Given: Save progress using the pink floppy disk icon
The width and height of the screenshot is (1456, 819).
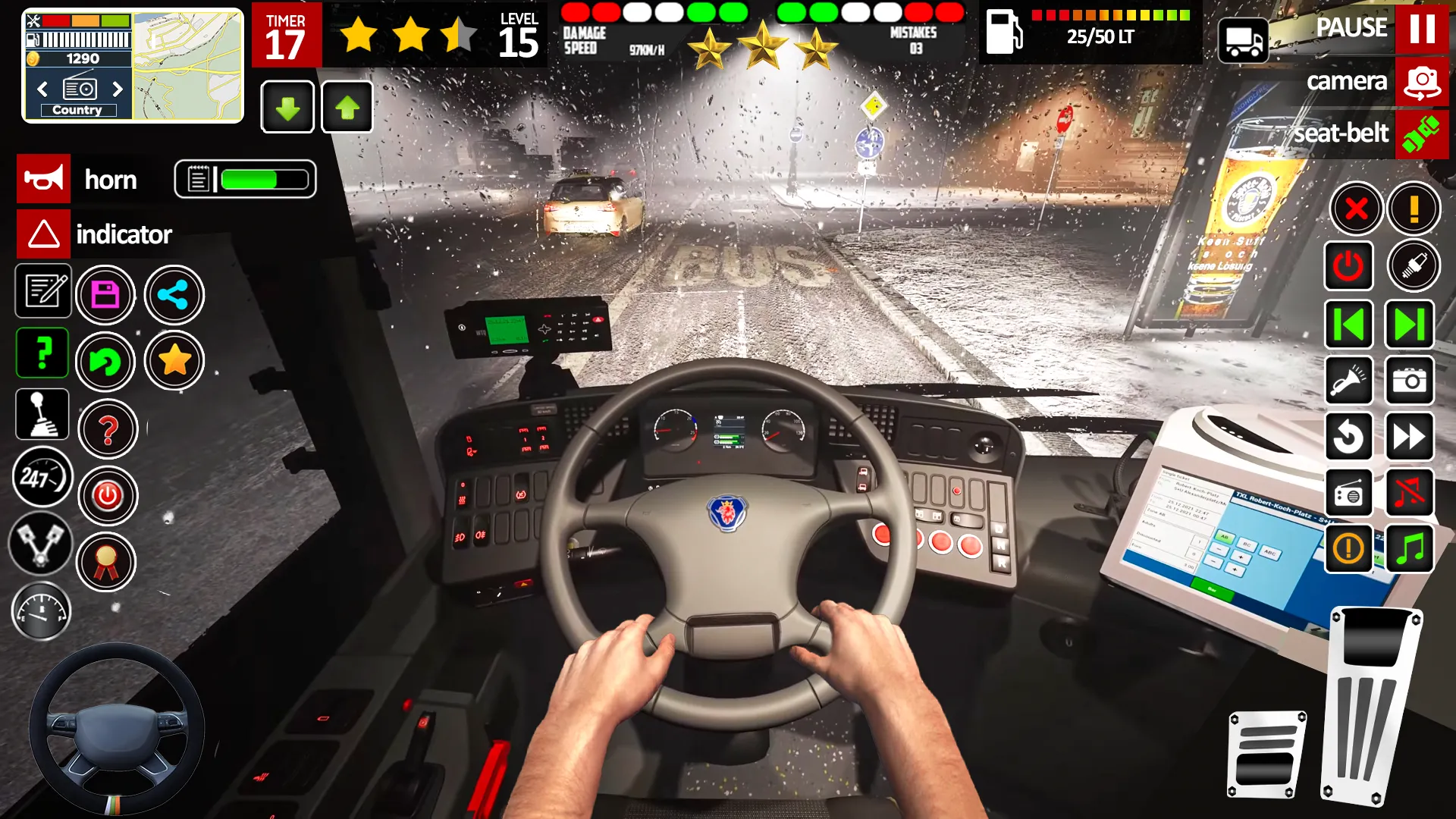Looking at the screenshot, I should [106, 294].
